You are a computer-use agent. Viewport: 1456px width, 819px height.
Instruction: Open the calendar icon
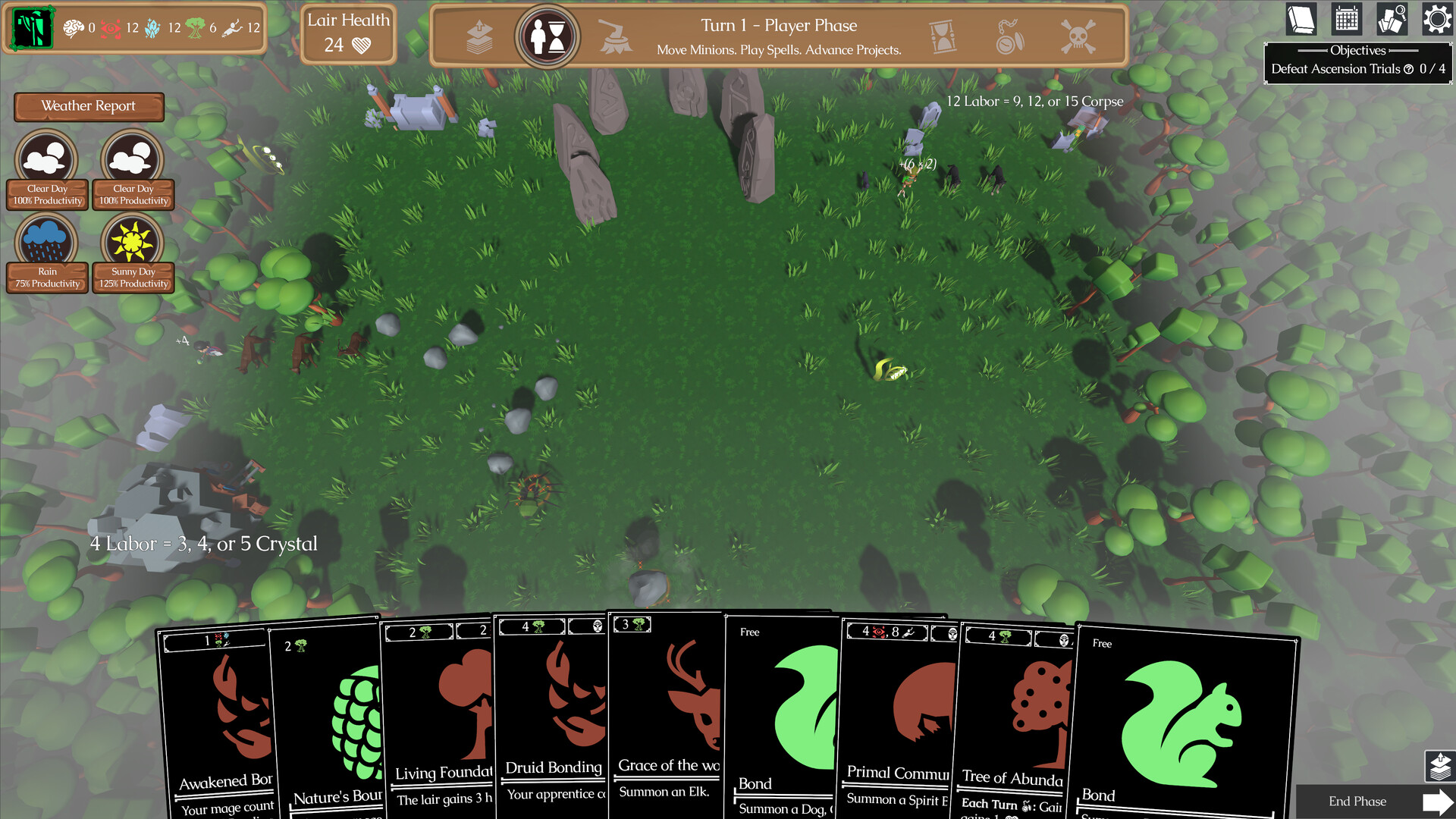click(1346, 20)
